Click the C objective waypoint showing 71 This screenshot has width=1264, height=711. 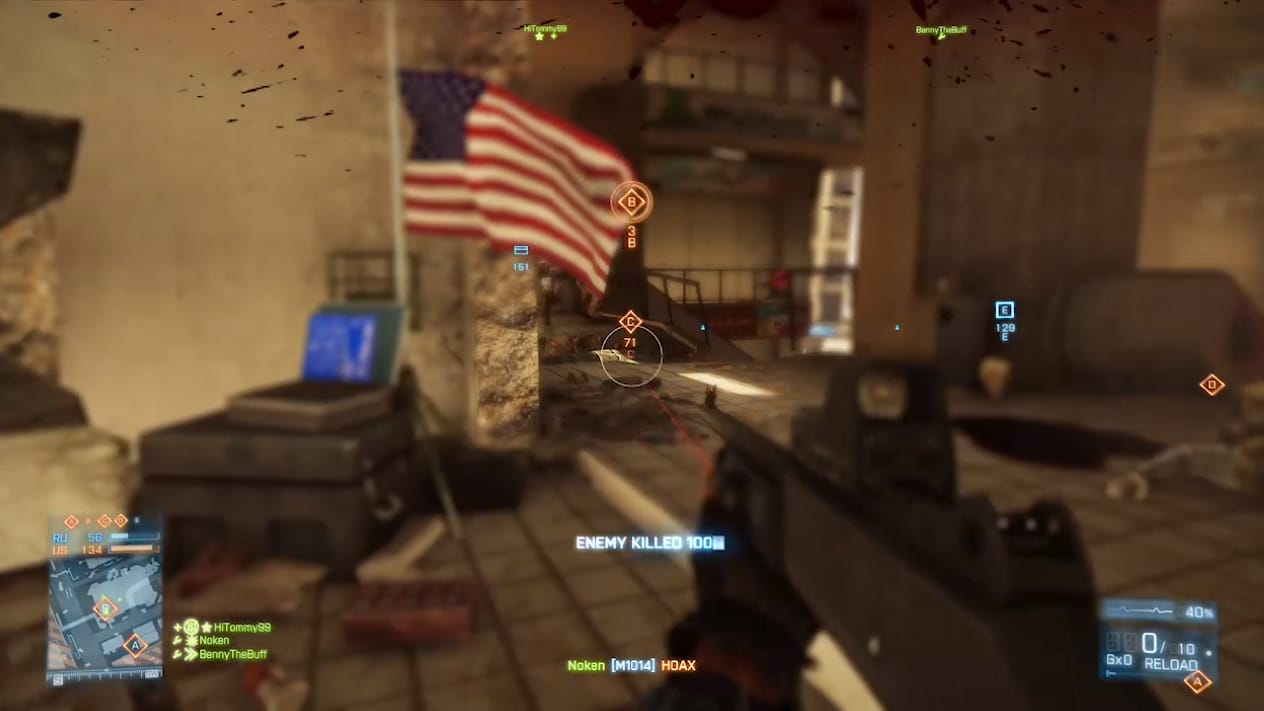(x=629, y=322)
